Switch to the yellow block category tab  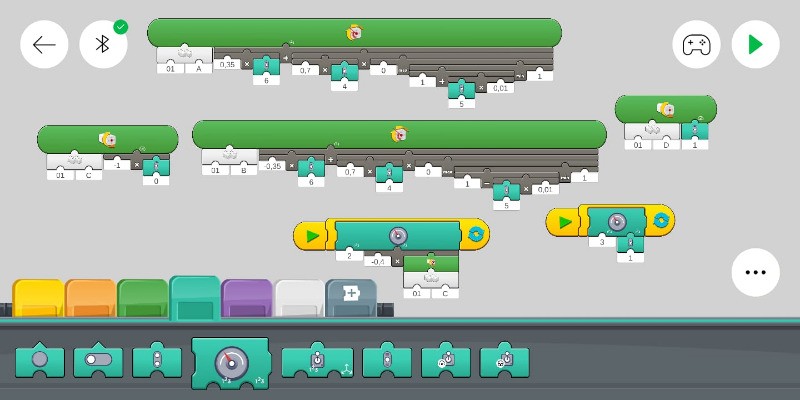pyautogui.click(x=38, y=299)
